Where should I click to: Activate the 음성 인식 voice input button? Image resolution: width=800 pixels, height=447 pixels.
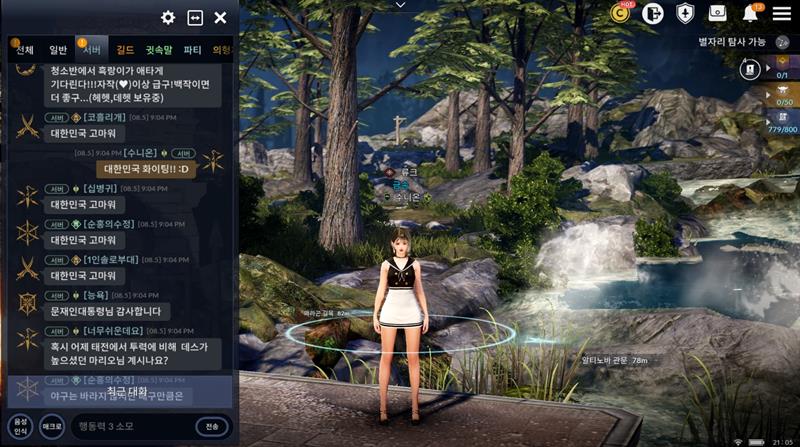[20, 426]
